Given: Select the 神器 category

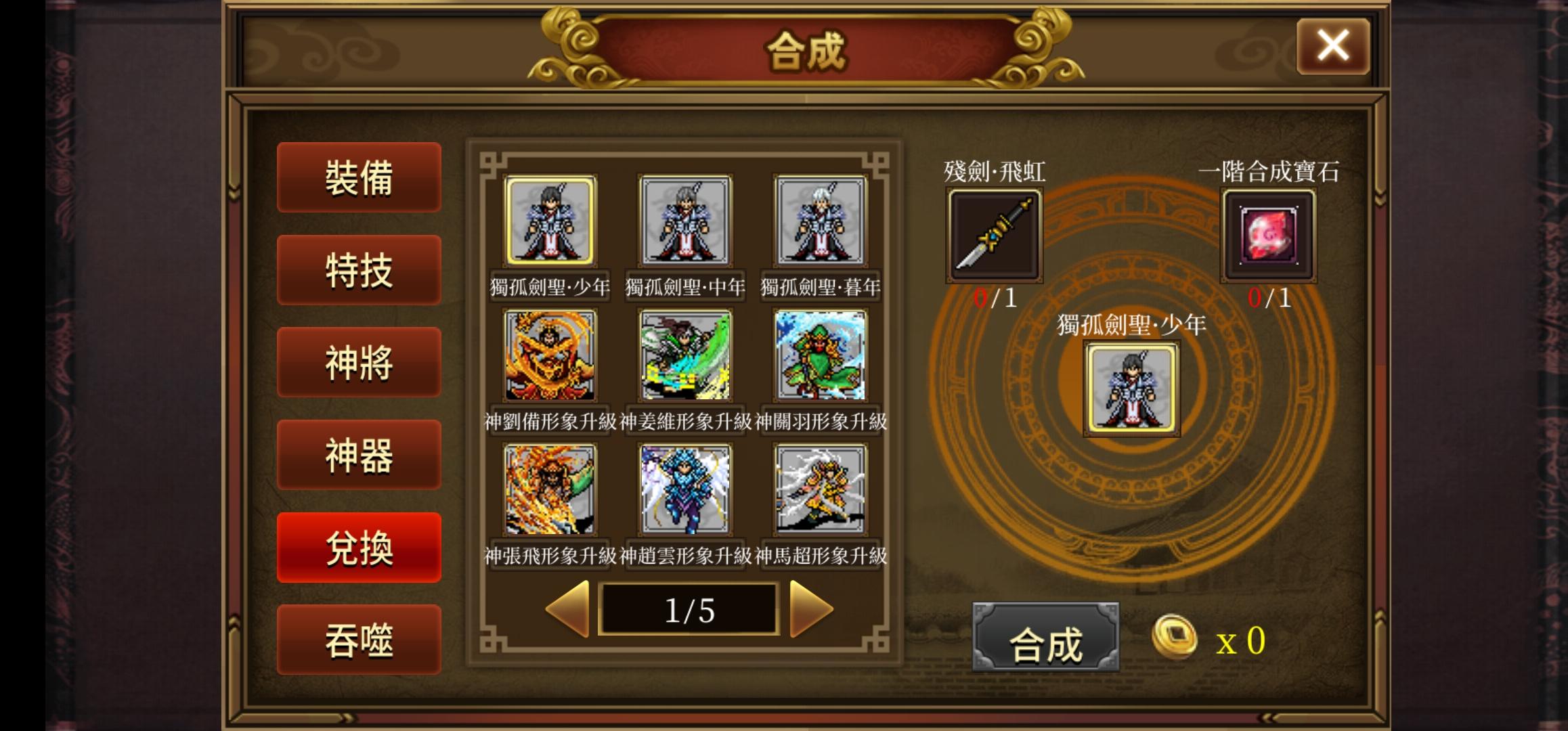Looking at the screenshot, I should [359, 455].
